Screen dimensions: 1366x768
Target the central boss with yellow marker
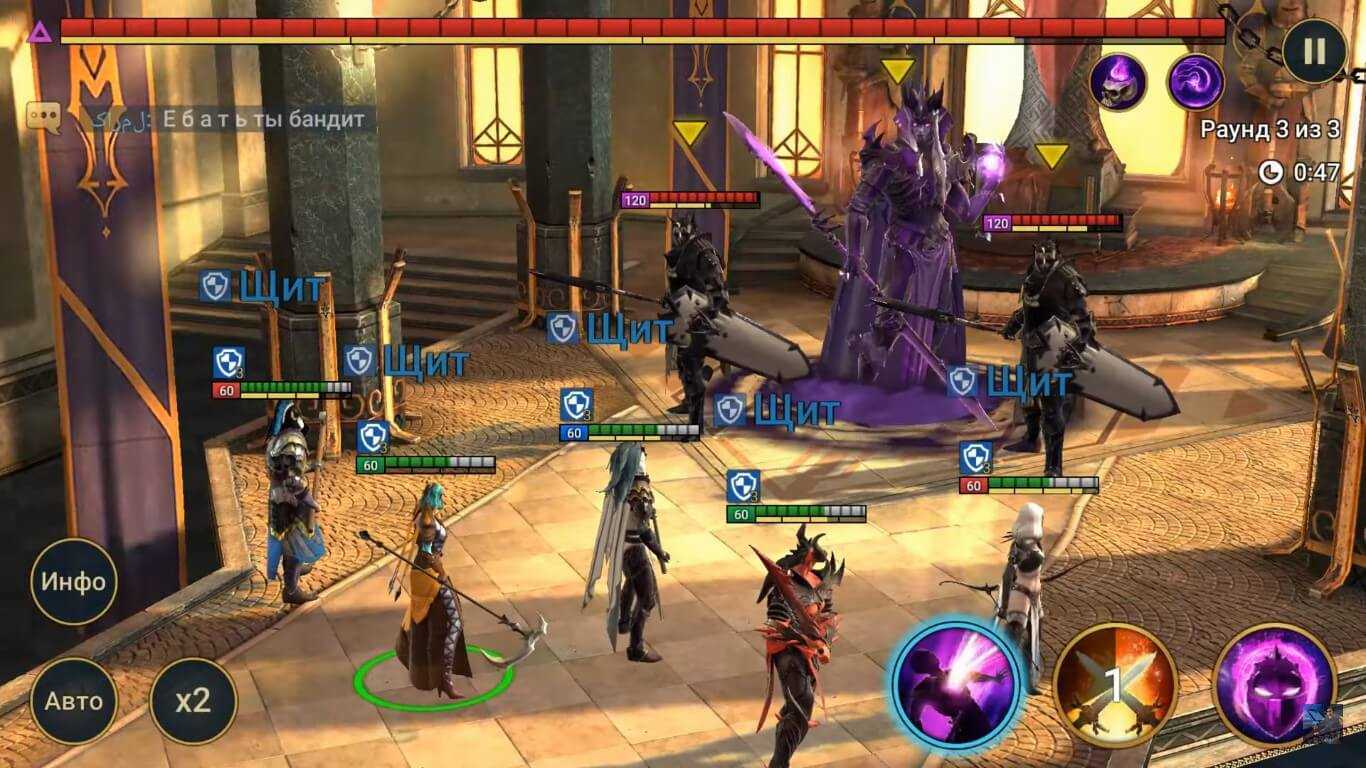click(x=897, y=71)
